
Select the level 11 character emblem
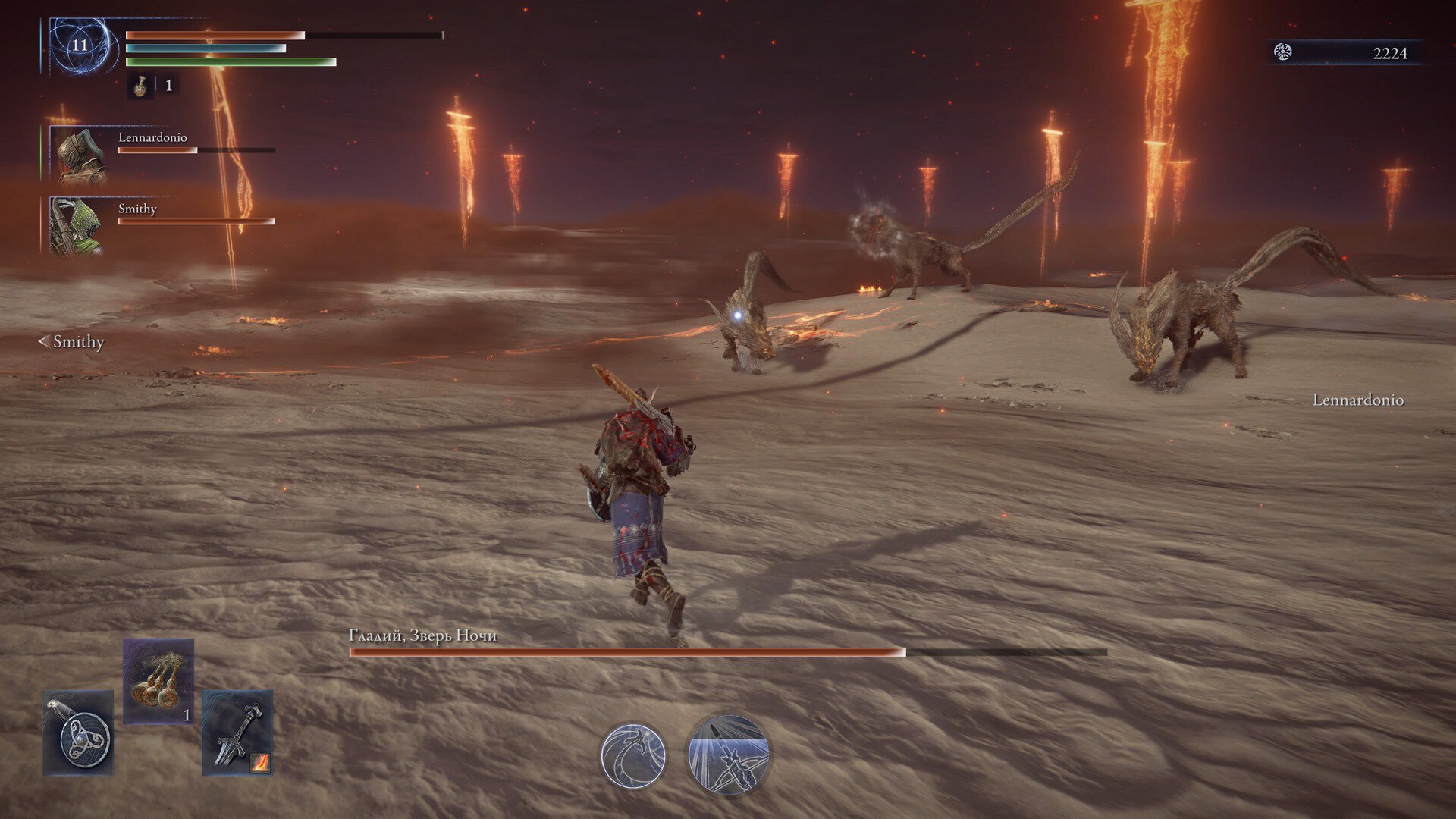point(80,45)
